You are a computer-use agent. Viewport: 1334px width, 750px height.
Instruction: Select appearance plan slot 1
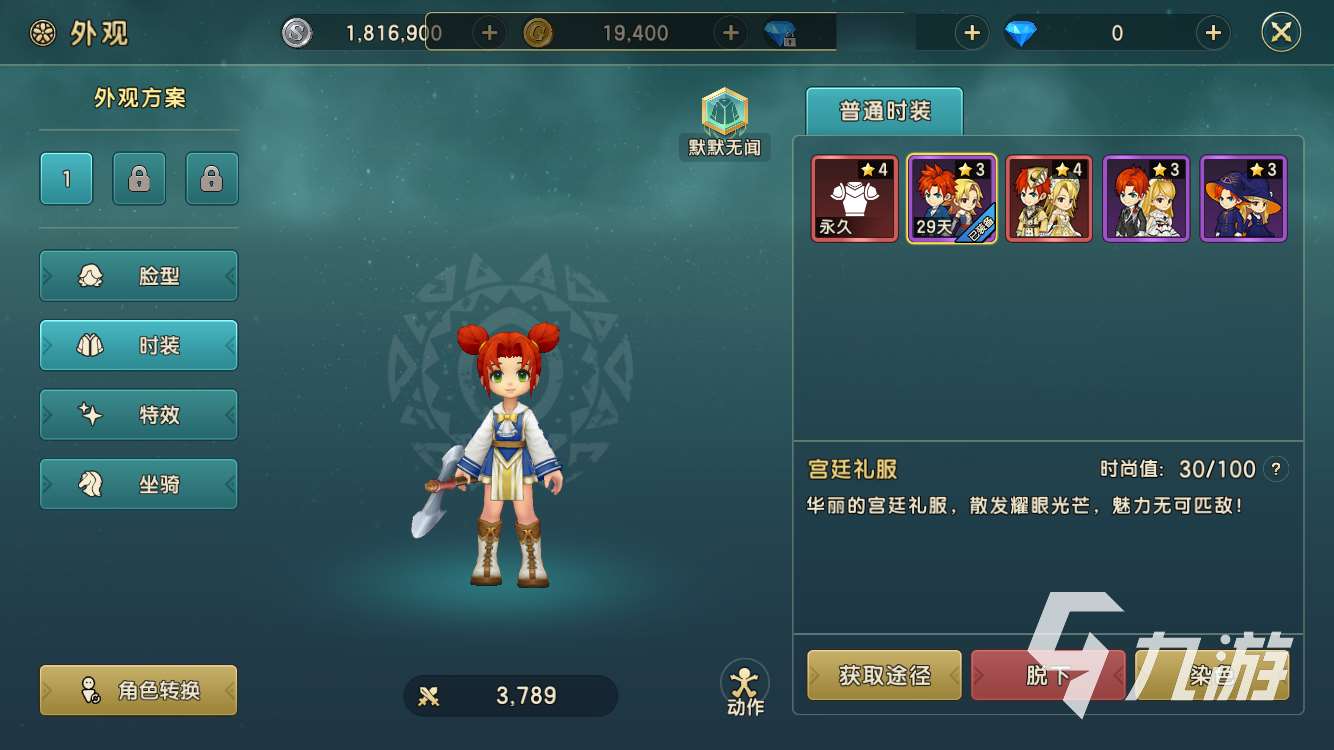coord(65,178)
